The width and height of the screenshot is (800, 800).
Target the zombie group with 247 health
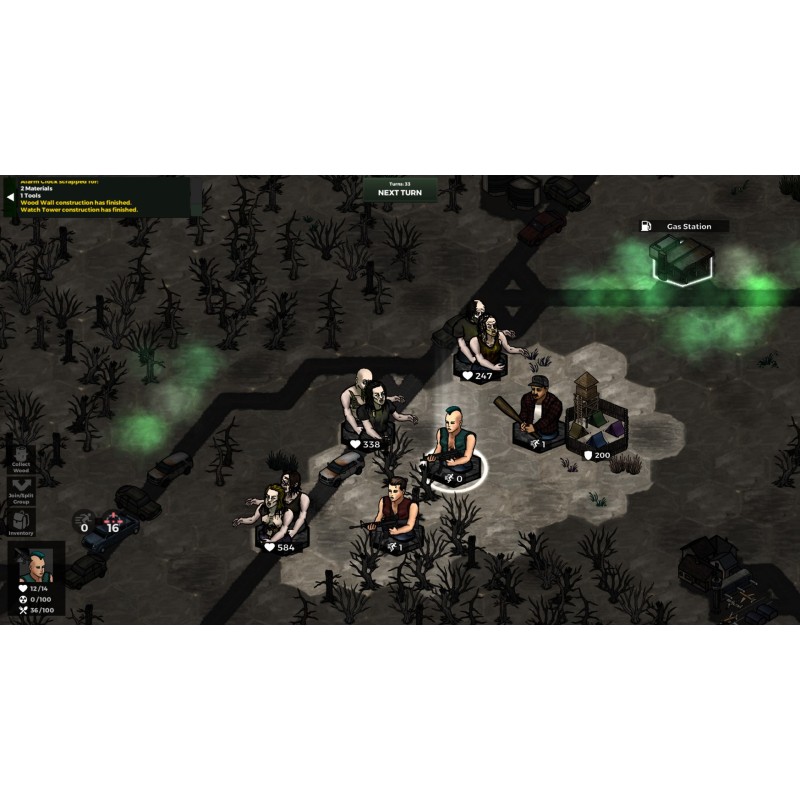pyautogui.click(x=483, y=340)
